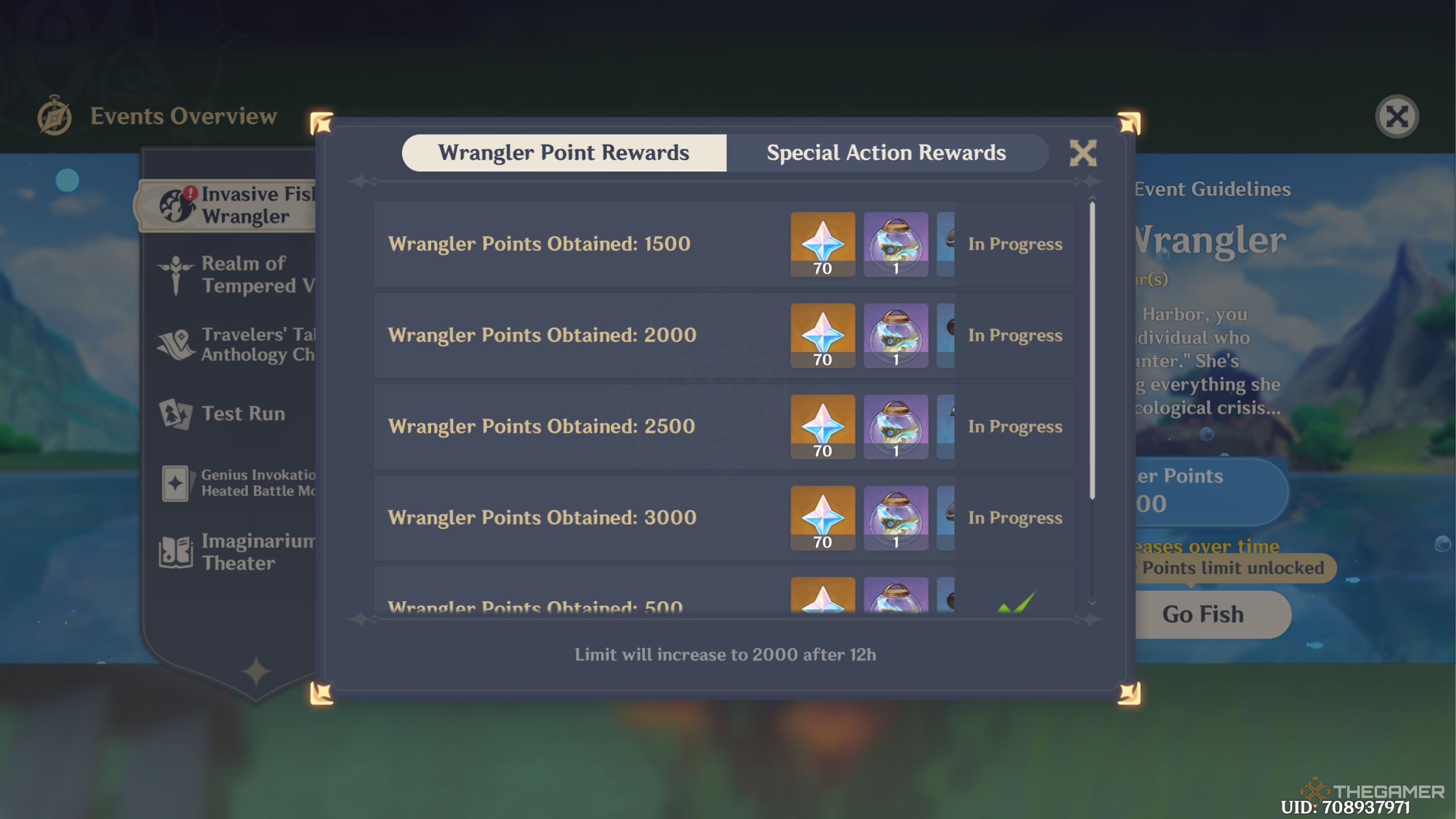The width and height of the screenshot is (1456, 819).
Task: Click the In Progress status for 1500 points
Action: point(1015,243)
